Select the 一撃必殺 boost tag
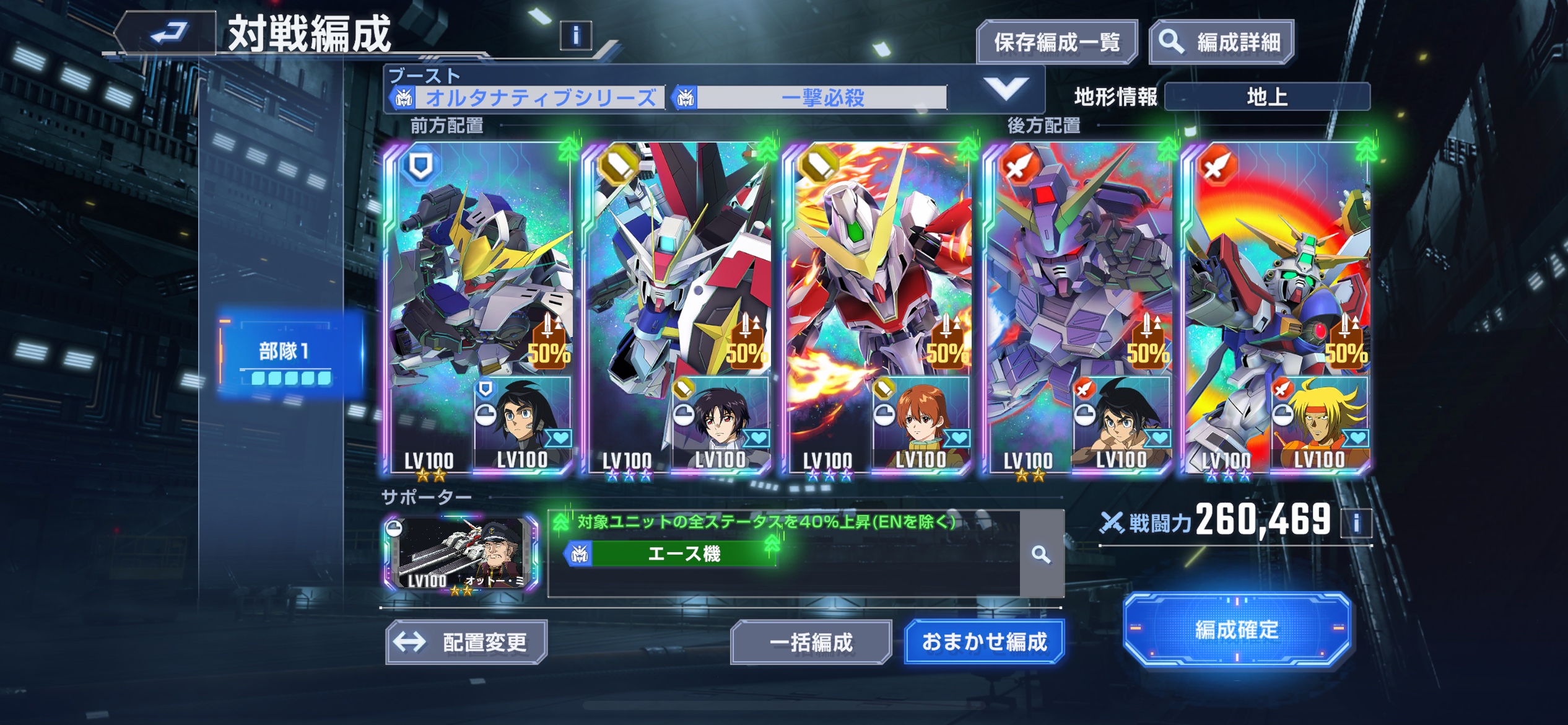 [x=810, y=98]
